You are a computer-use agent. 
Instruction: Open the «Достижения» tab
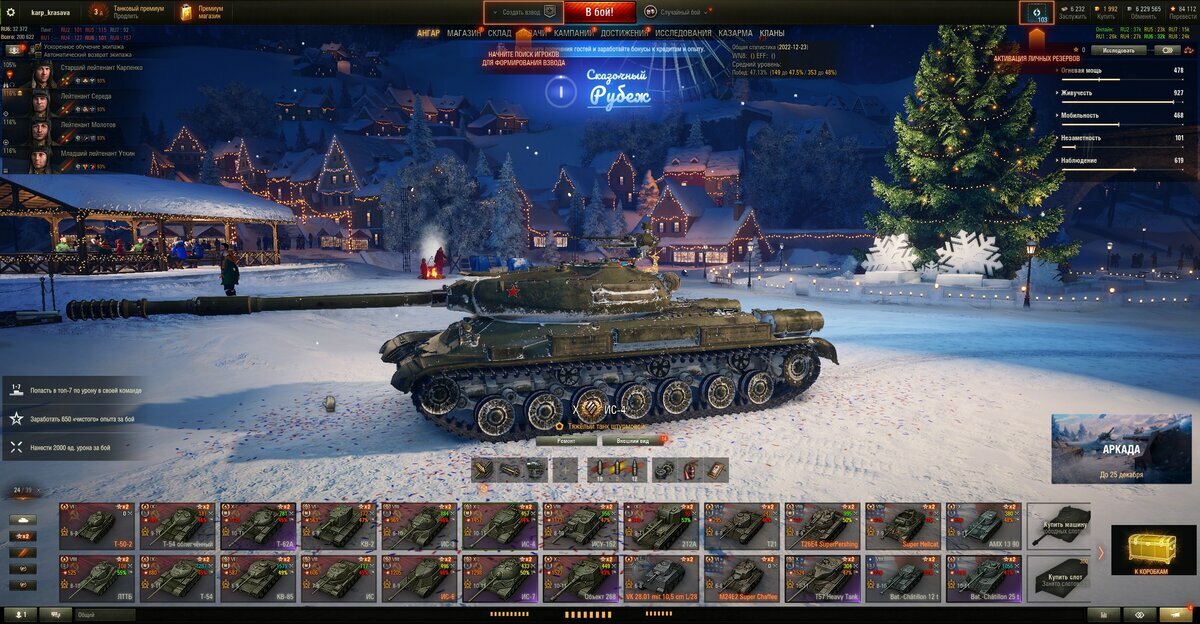[x=624, y=33]
